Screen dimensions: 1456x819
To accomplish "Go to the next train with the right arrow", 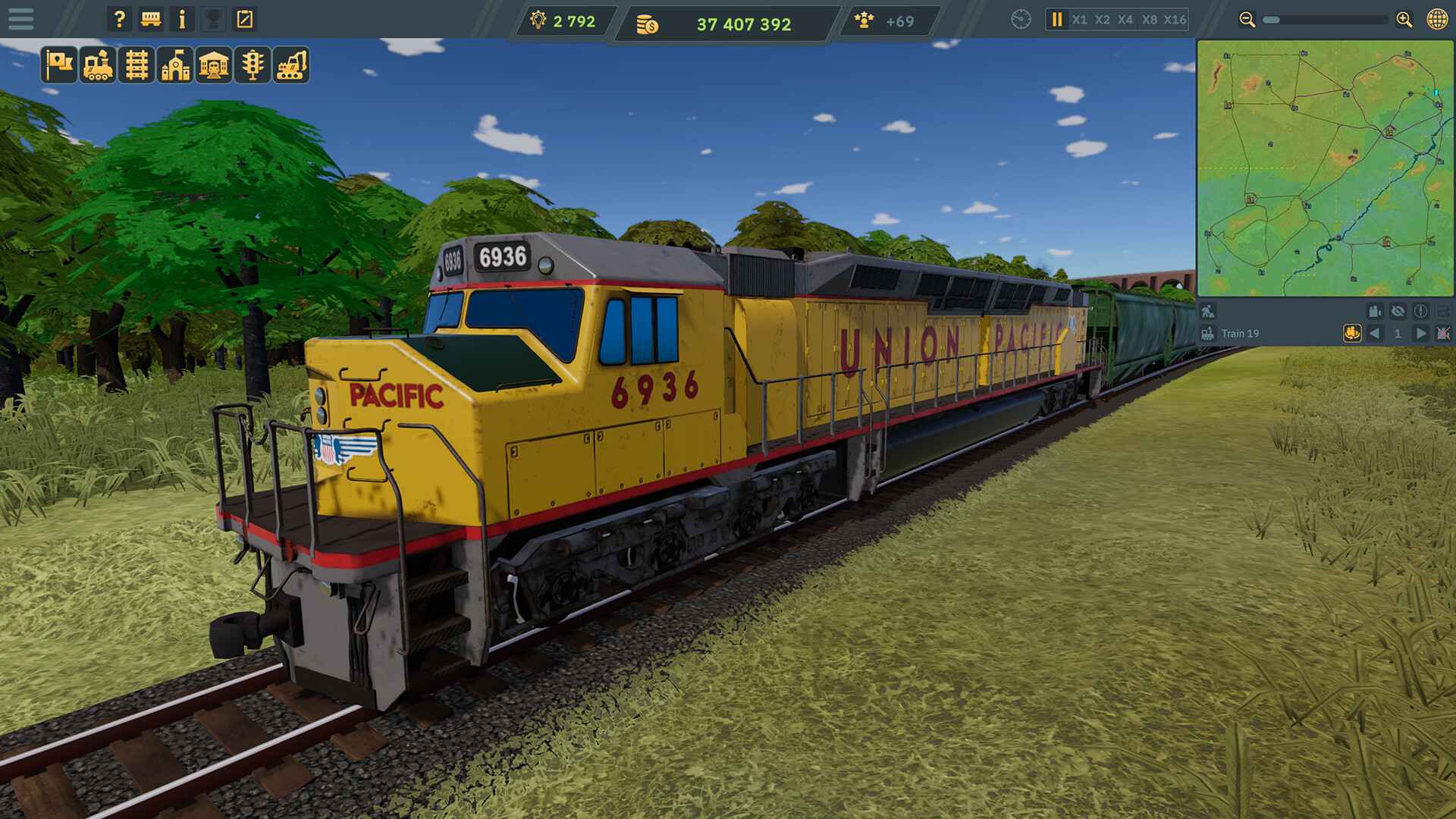I will (x=1419, y=334).
